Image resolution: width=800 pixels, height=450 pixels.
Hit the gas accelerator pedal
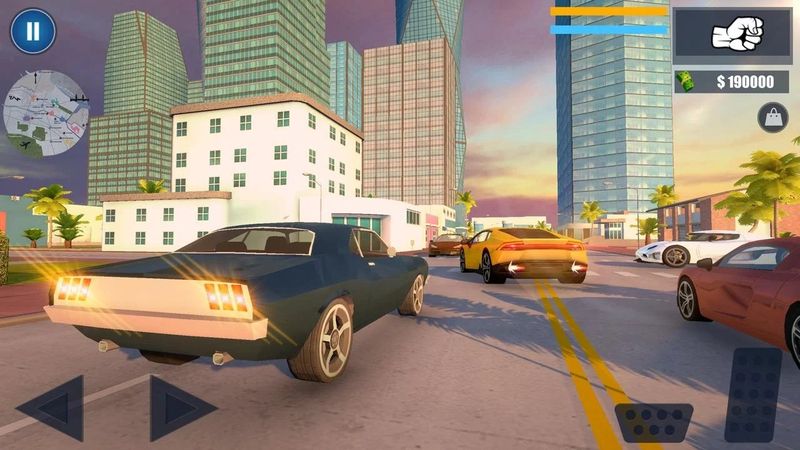[752, 394]
